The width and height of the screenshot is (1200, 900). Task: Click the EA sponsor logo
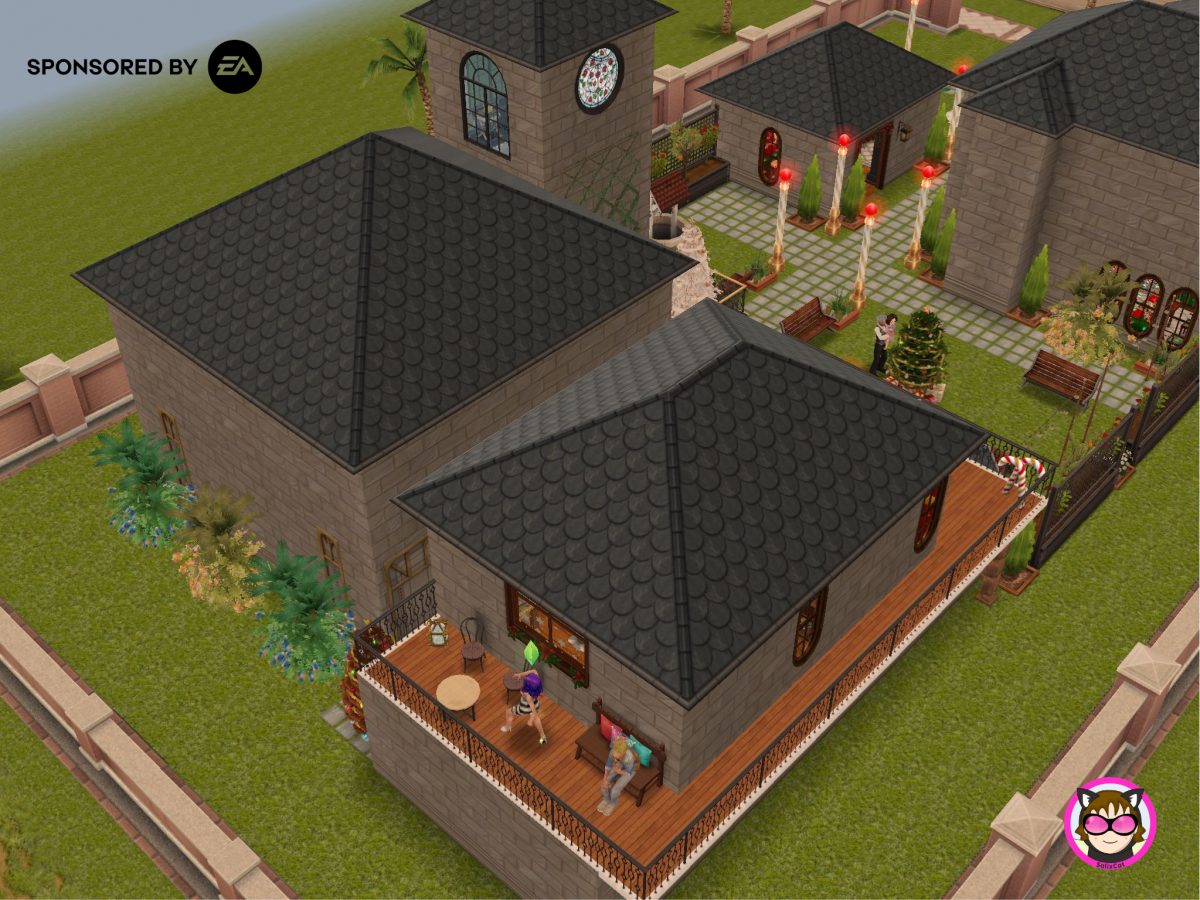click(x=235, y=67)
